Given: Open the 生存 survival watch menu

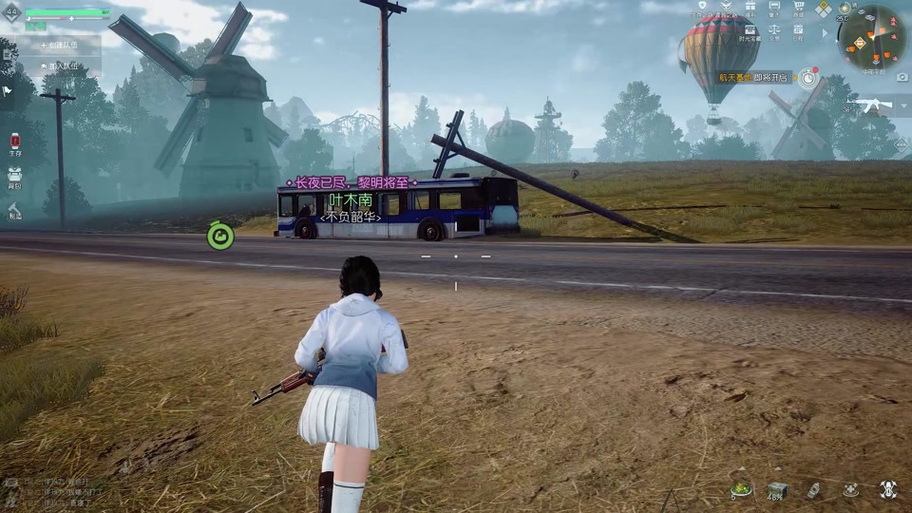Looking at the screenshot, I should (15, 143).
